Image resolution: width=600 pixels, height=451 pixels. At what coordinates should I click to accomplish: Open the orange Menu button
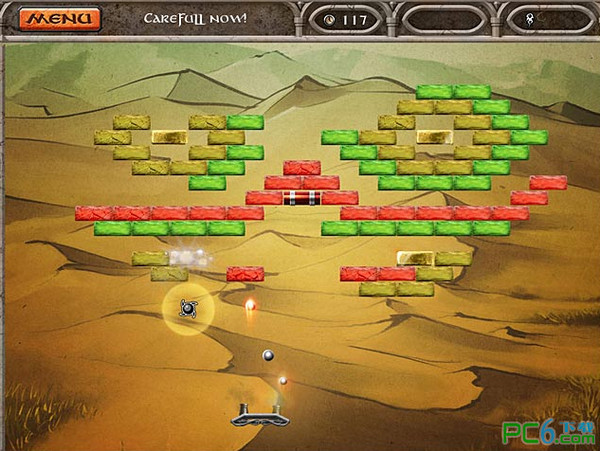click(x=60, y=19)
